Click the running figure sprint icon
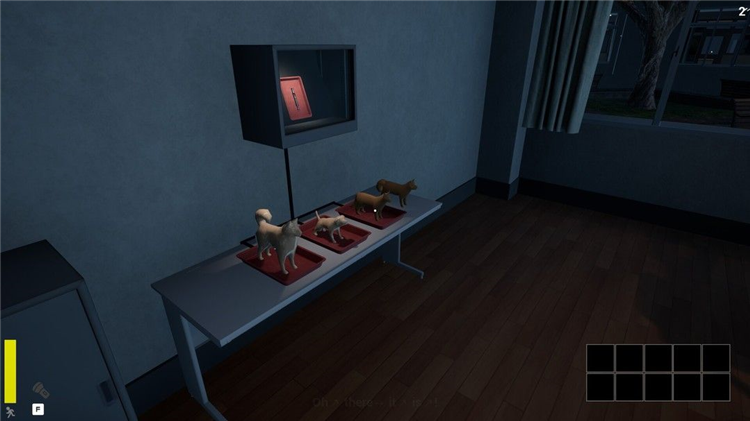The height and width of the screenshot is (421, 750). tap(10, 410)
